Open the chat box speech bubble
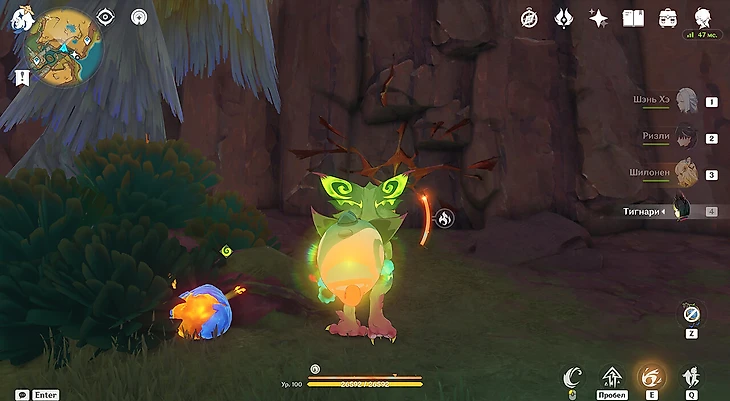Screen dimensions: 730x401 21,394
